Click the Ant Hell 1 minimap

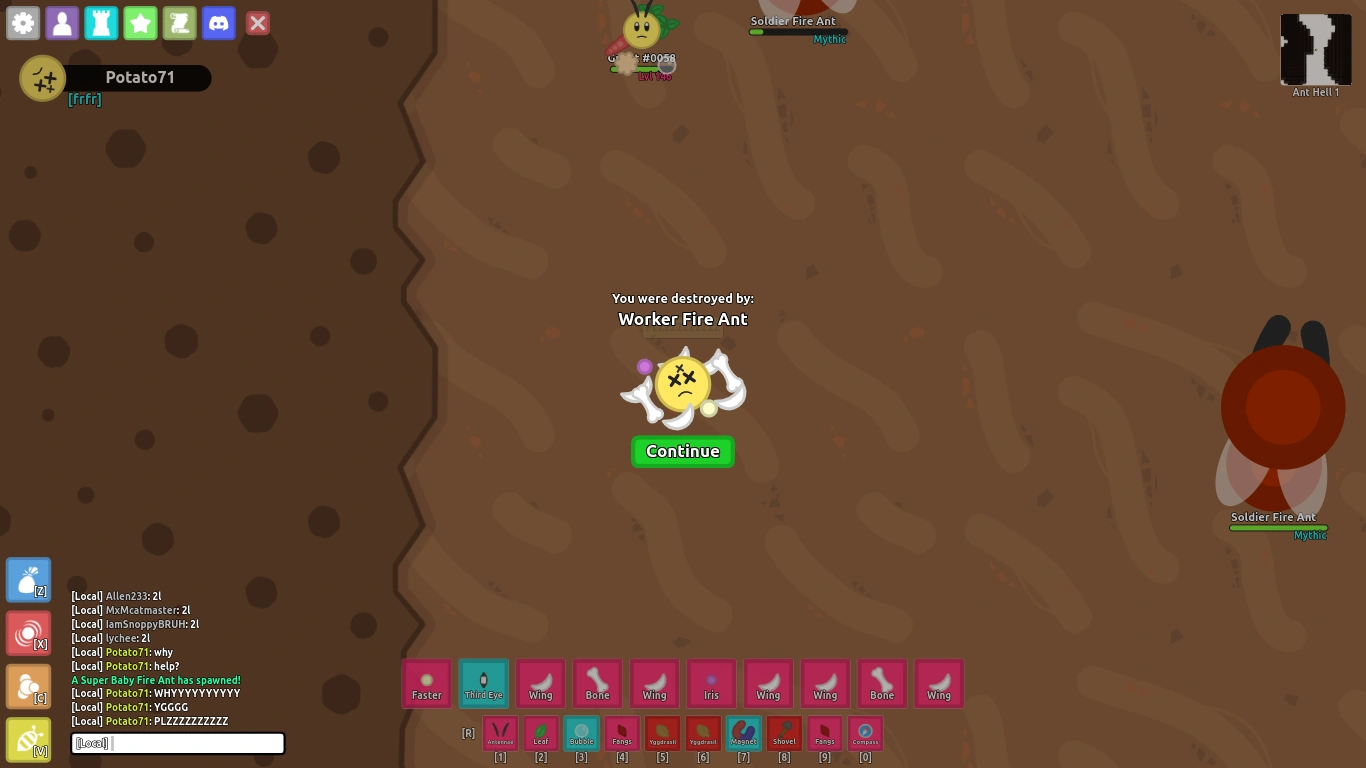tap(1315, 50)
